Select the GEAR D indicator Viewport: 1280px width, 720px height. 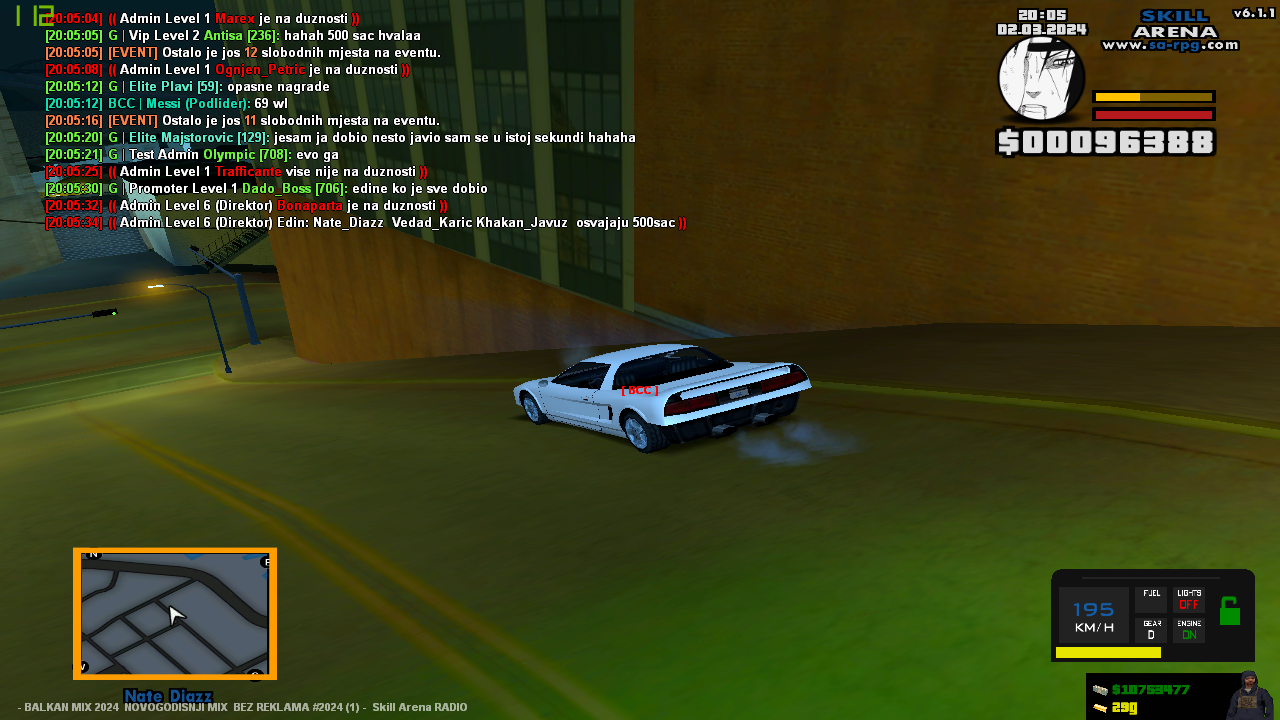coord(1151,628)
